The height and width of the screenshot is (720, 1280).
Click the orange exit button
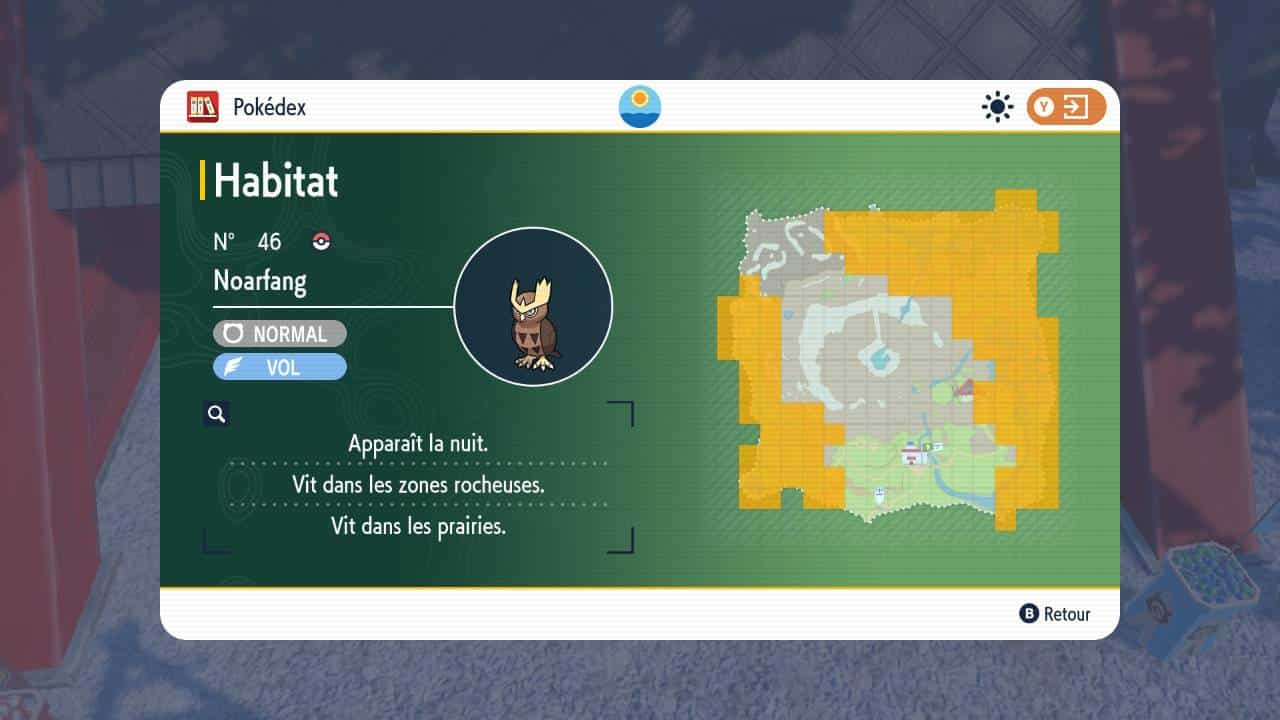click(1066, 107)
